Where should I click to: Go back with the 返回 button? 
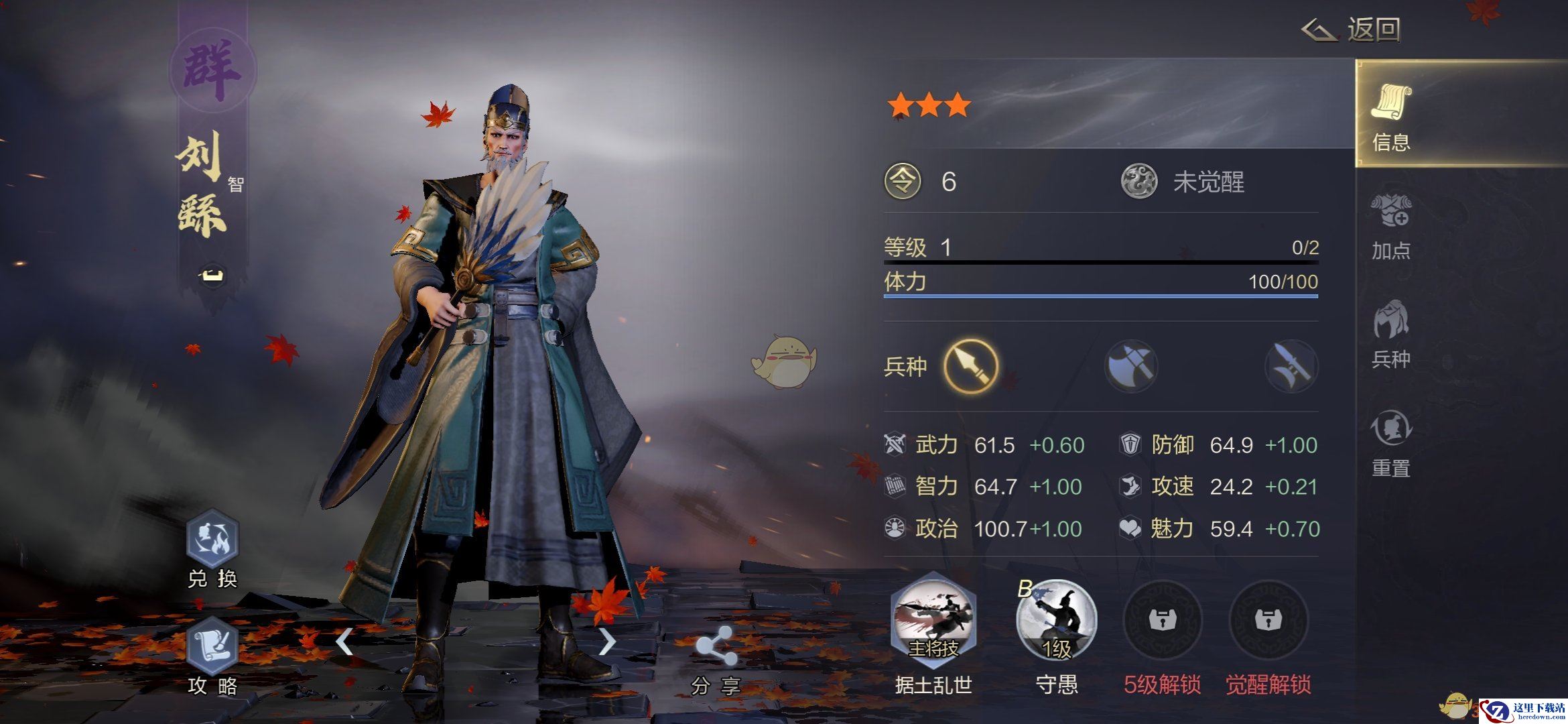click(x=1352, y=29)
